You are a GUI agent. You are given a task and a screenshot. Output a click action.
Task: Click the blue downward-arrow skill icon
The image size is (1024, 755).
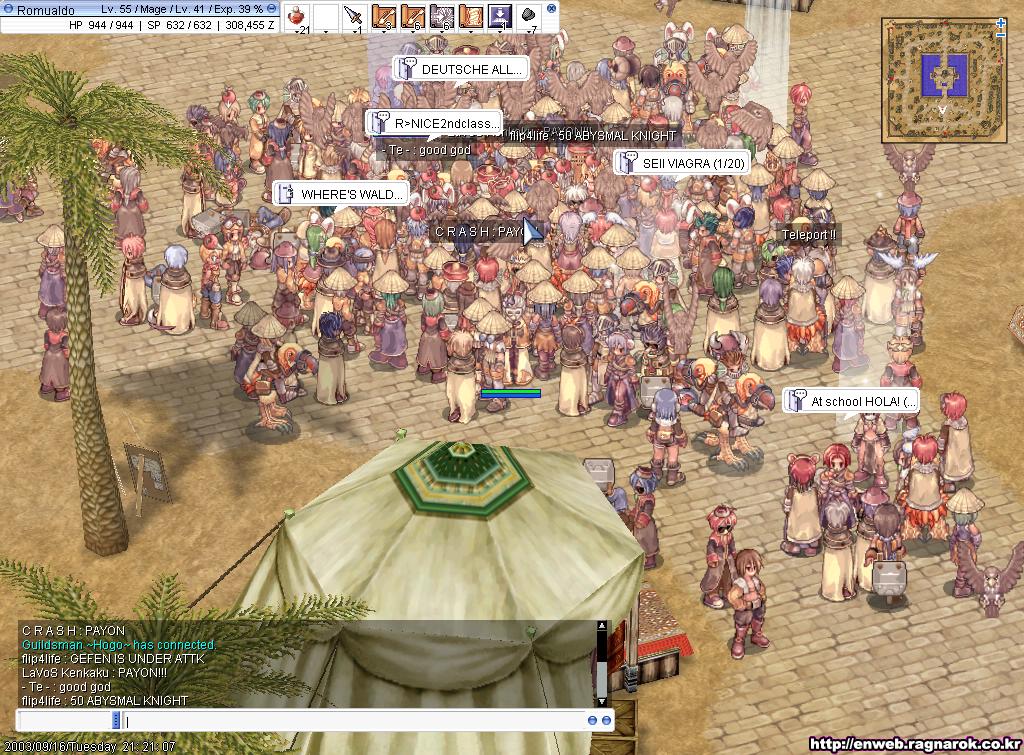tap(501, 16)
